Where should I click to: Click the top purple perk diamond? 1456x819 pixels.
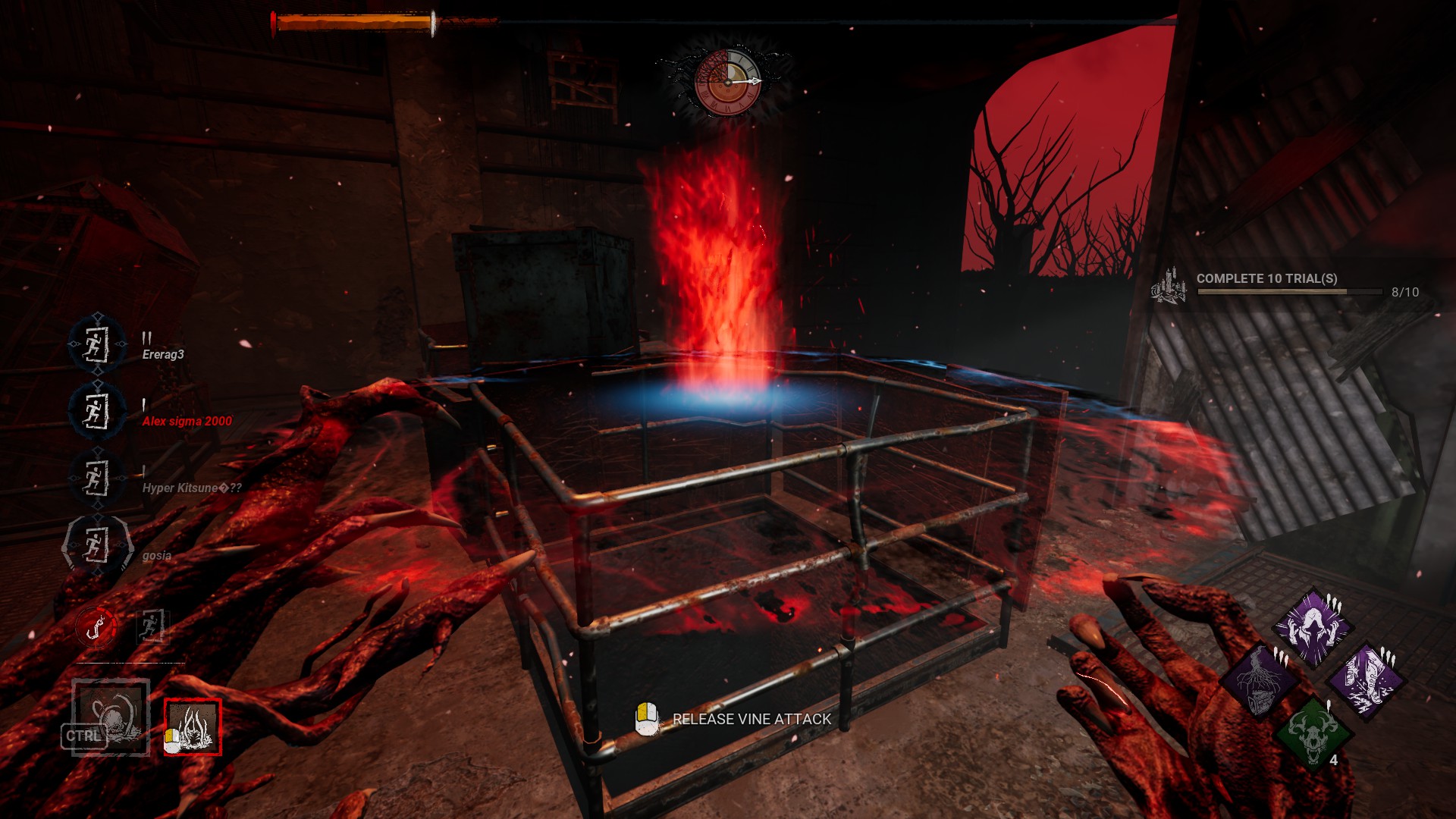tap(1313, 627)
